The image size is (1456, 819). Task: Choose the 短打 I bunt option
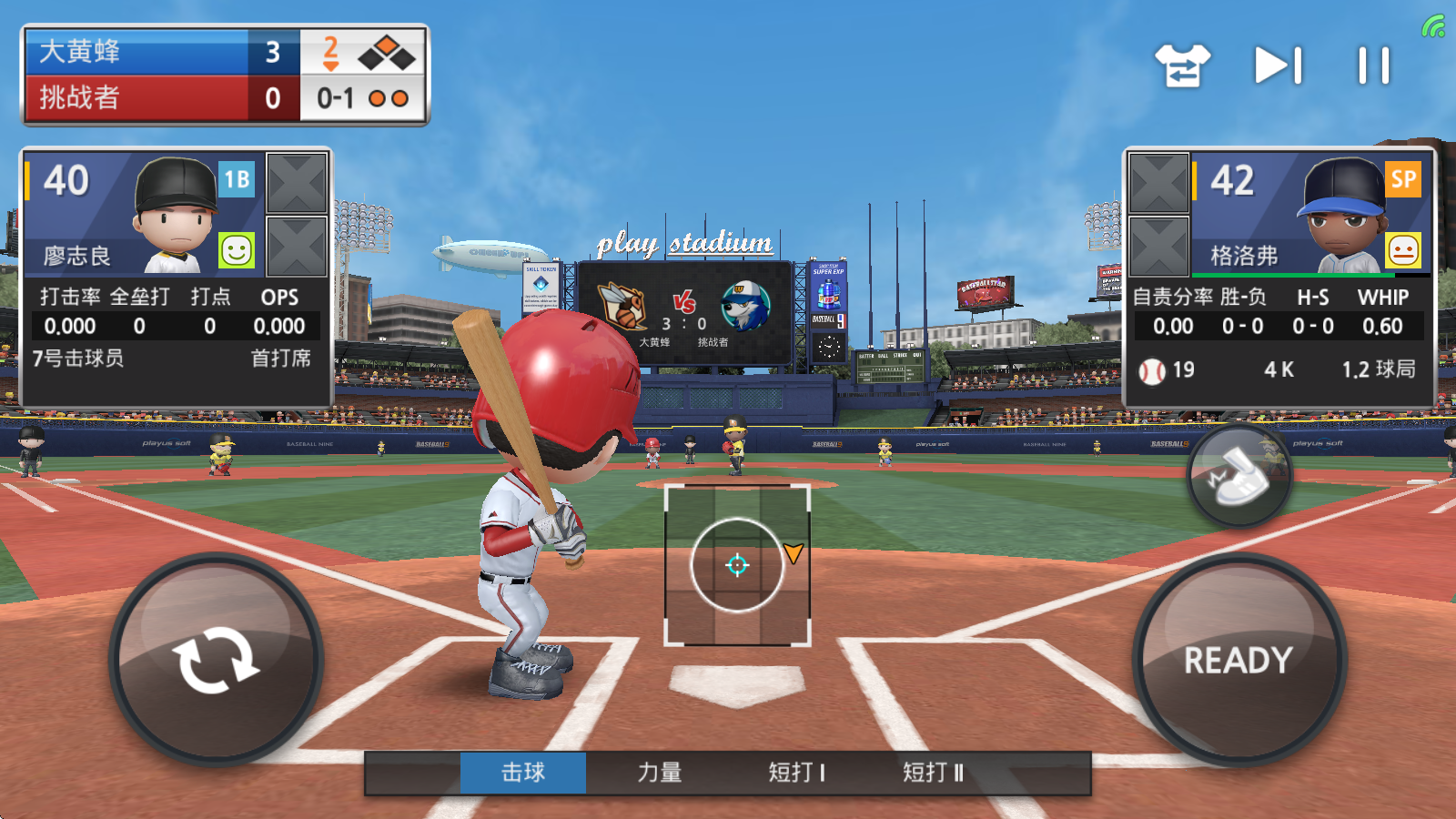[796, 773]
